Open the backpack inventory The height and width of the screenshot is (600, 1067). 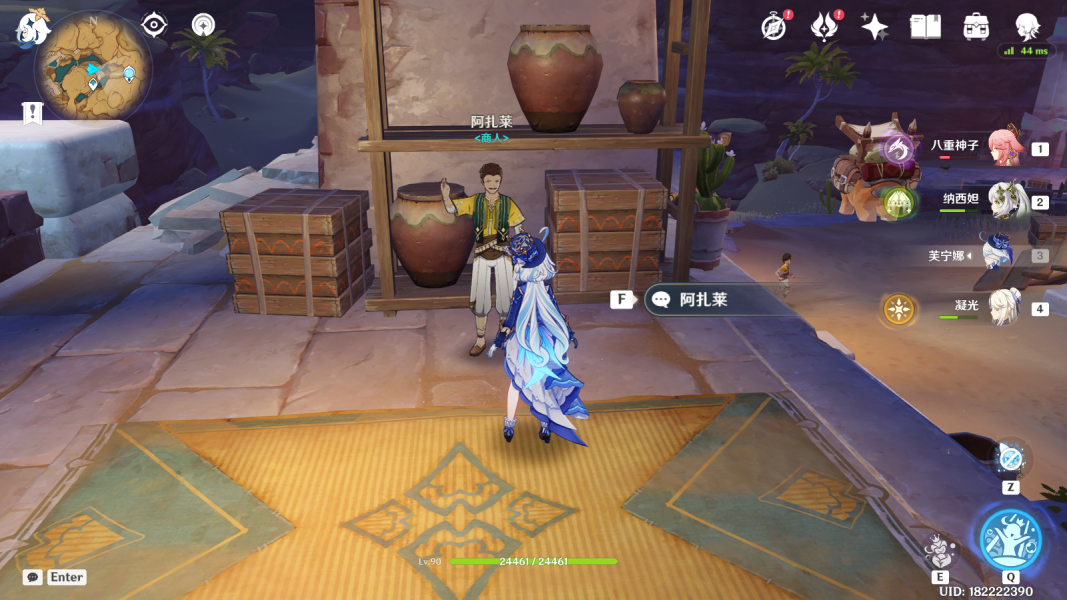976,27
